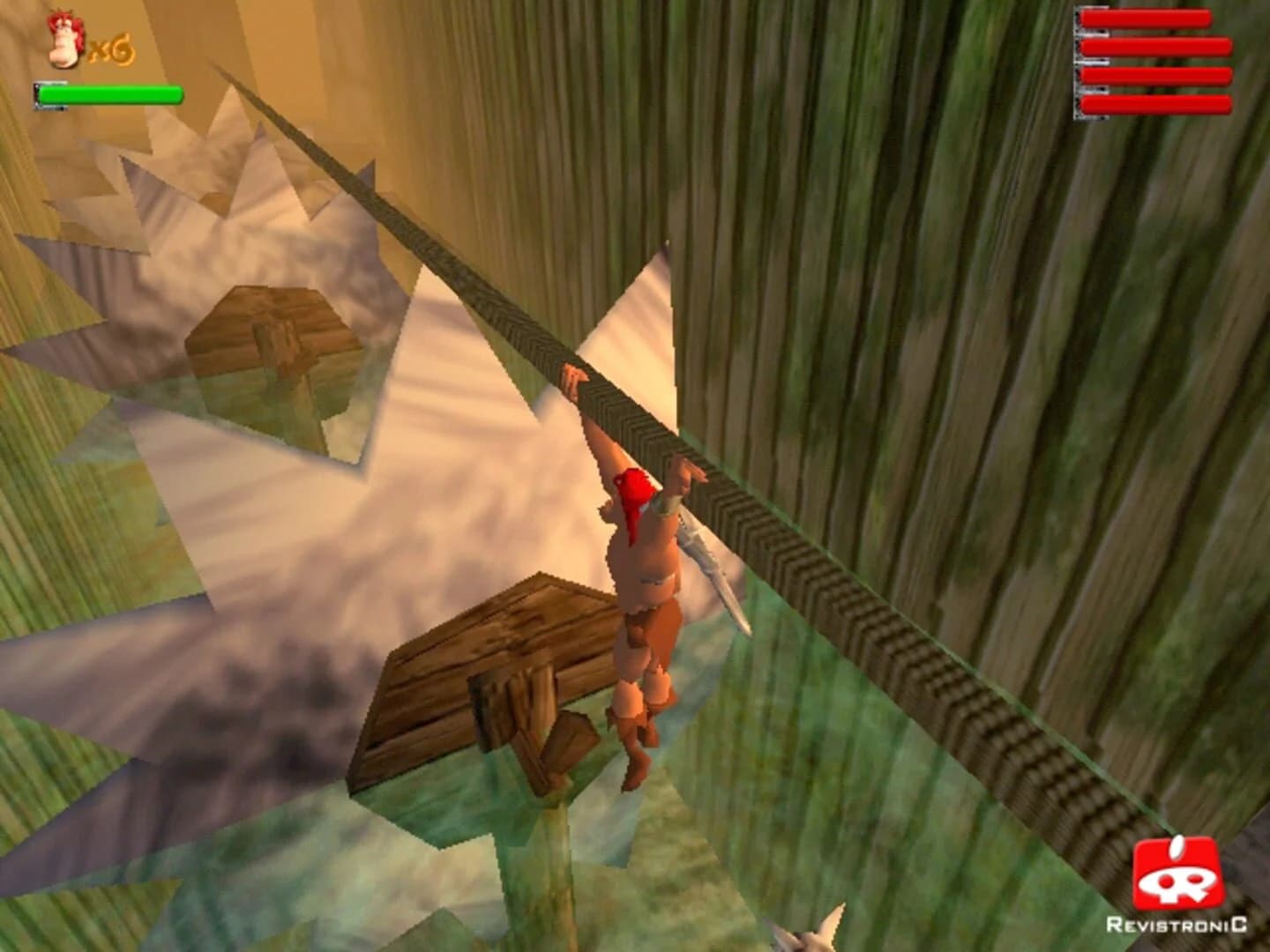Click the bottom red enemy health bar
The width and height of the screenshot is (1270, 952).
[x=1155, y=106]
